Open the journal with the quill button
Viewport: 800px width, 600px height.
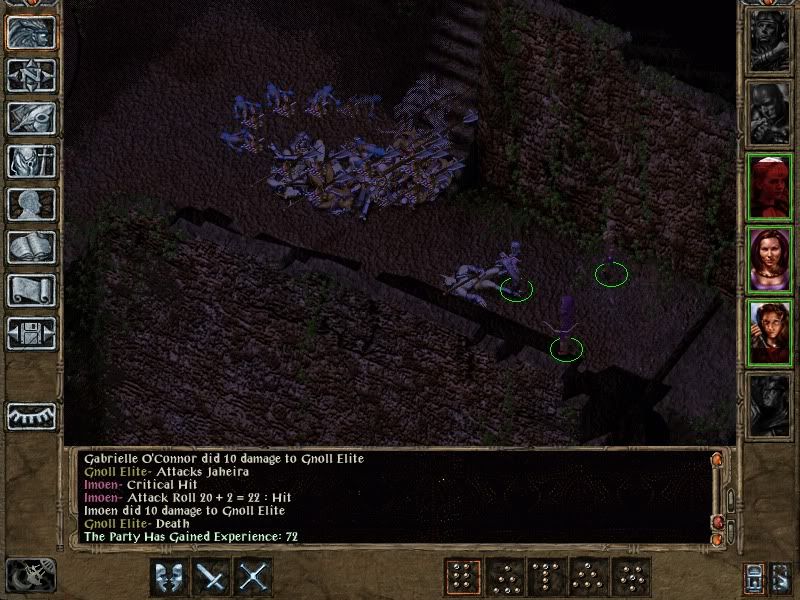click(31, 118)
